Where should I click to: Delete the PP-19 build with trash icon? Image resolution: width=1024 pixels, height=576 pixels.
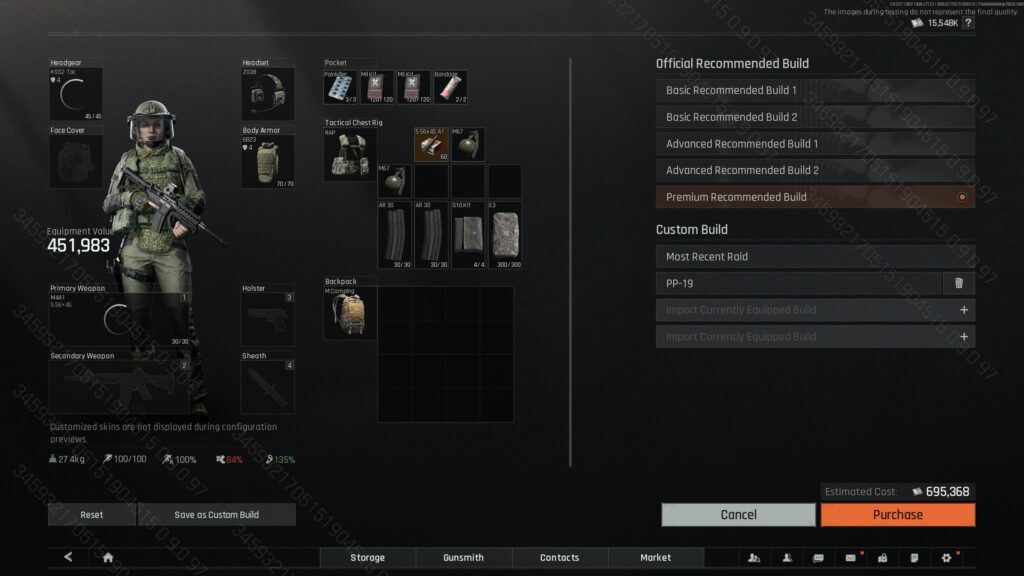point(958,283)
